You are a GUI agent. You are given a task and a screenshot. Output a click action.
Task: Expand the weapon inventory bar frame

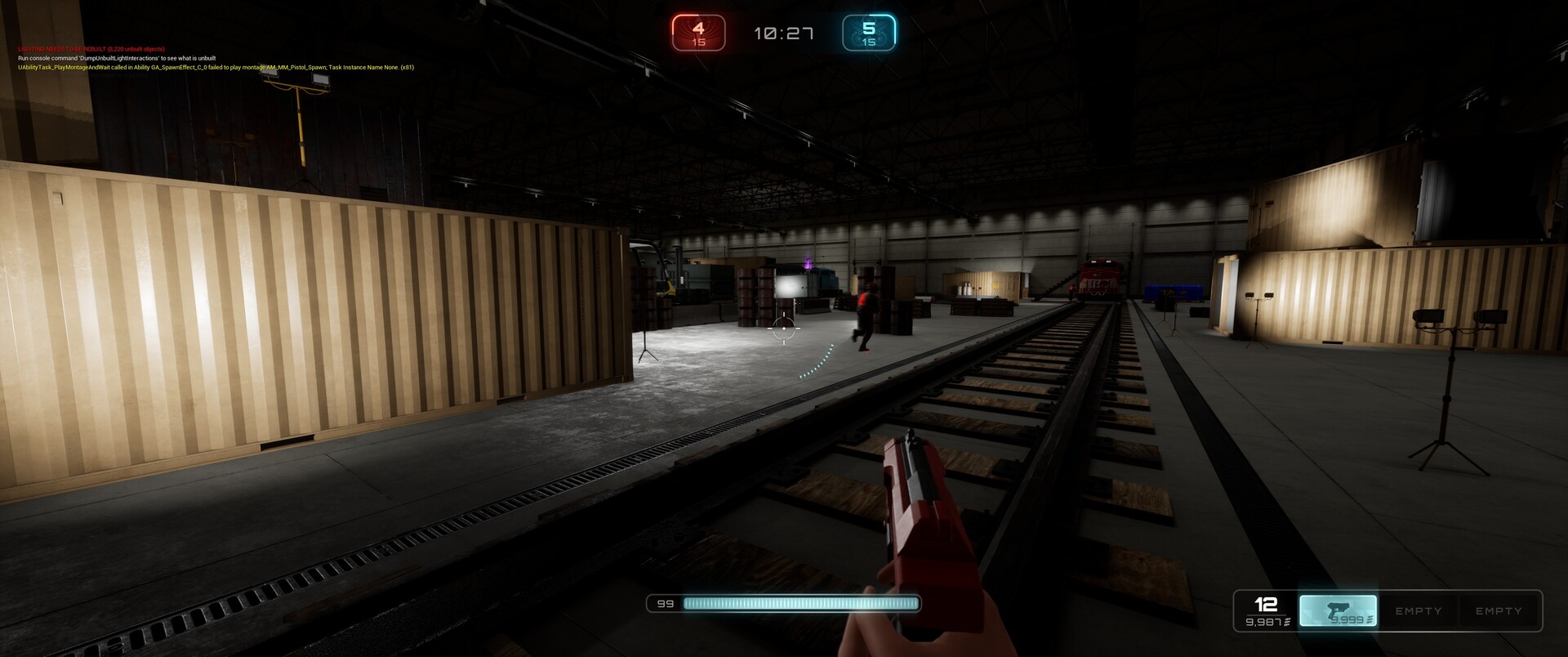pyautogui.click(x=1385, y=610)
